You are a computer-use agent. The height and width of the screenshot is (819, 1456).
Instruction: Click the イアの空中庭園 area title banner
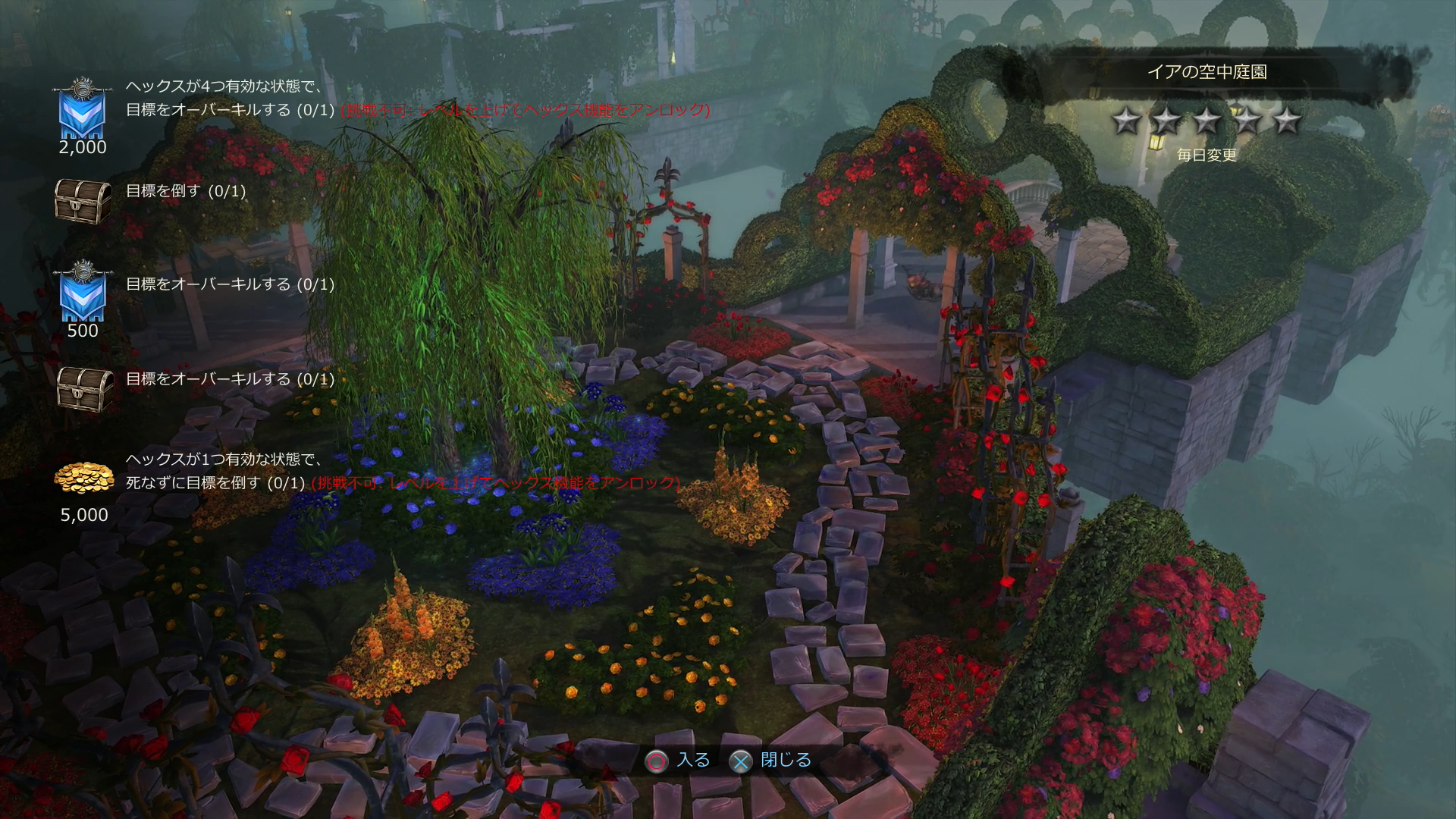click(x=1207, y=72)
